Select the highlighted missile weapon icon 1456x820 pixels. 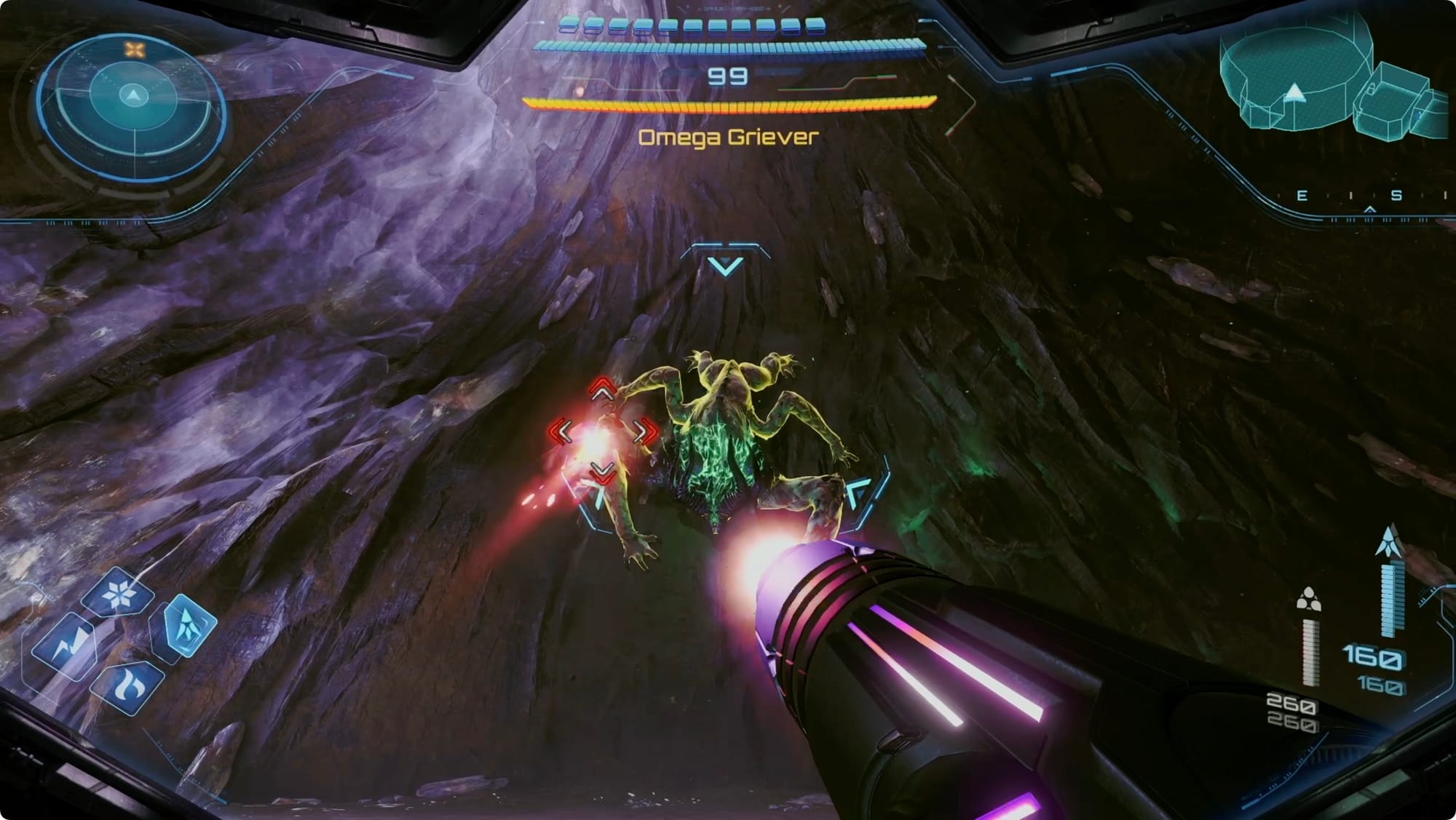point(187,625)
